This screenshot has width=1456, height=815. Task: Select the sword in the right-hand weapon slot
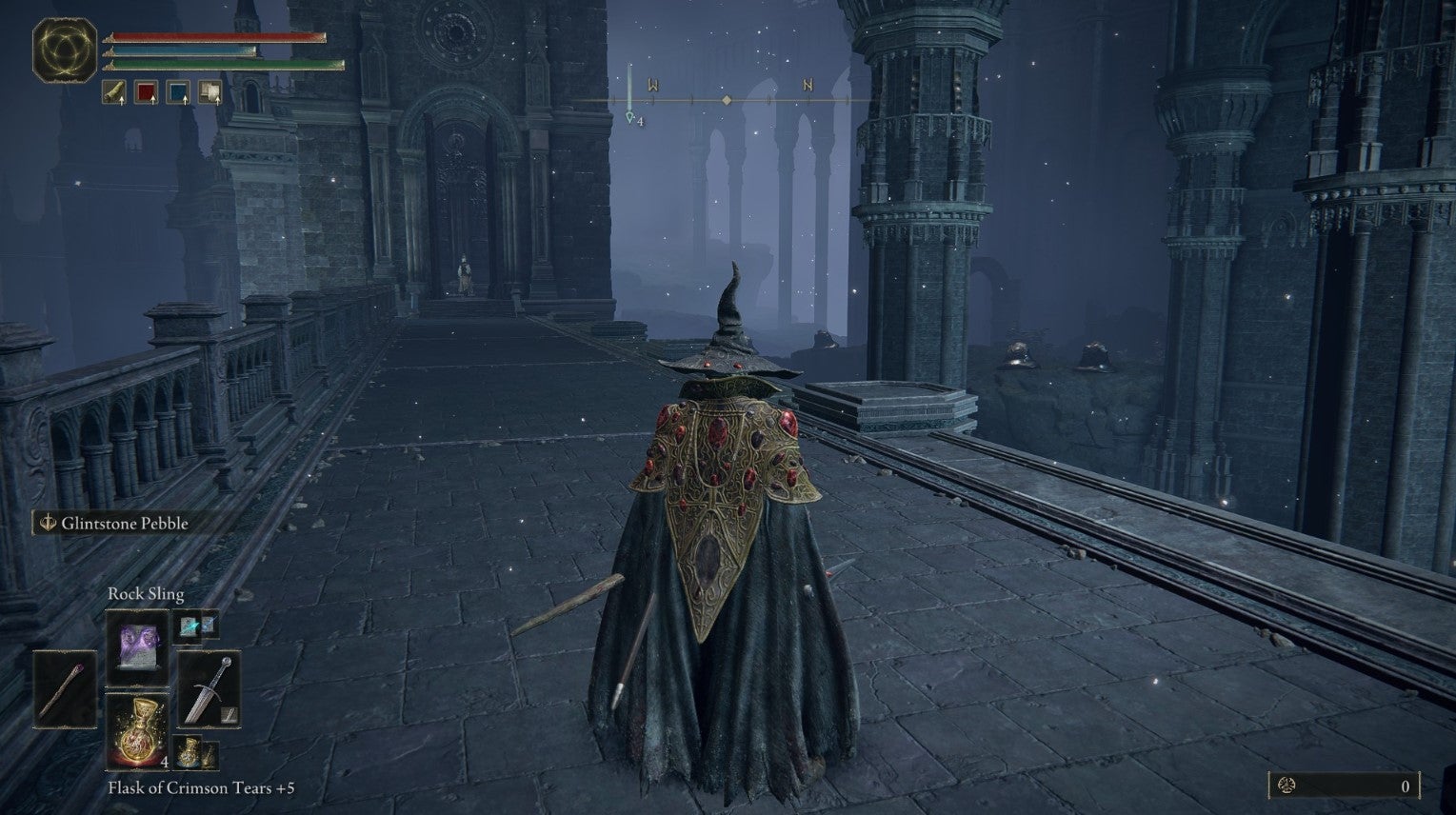click(x=210, y=689)
